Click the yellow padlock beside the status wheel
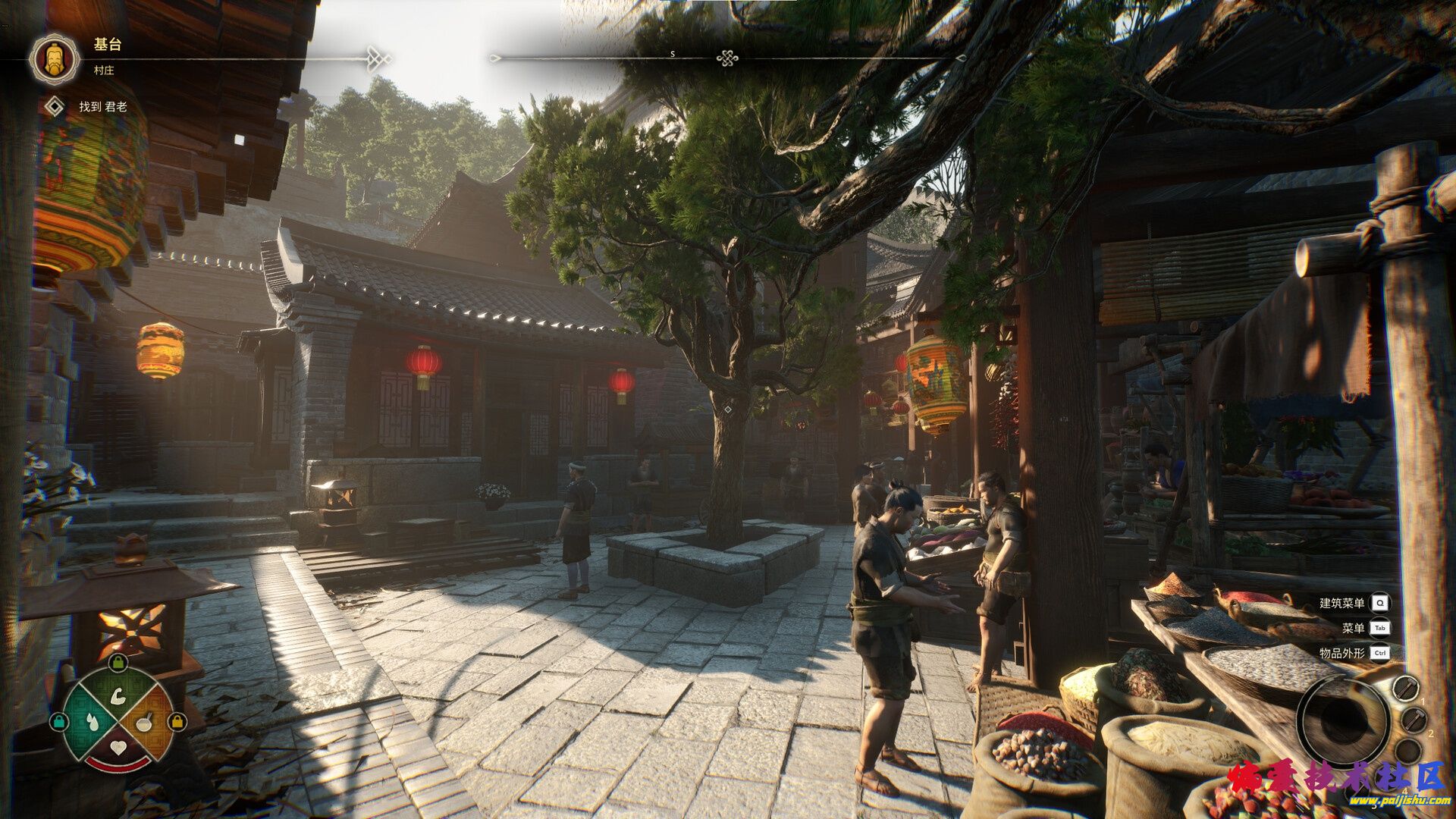1456x819 pixels. tap(177, 721)
